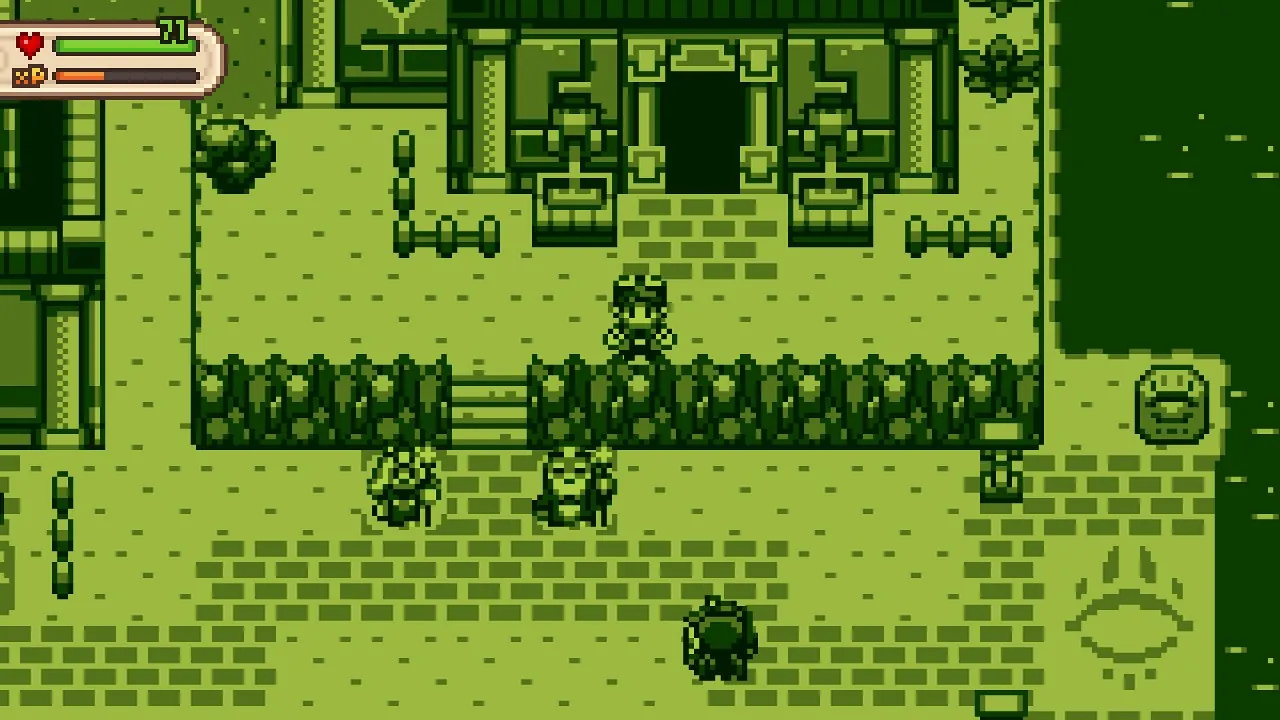Click the staff-wielding NPC below the hedge
1280x720 pixels.
tap(405, 487)
